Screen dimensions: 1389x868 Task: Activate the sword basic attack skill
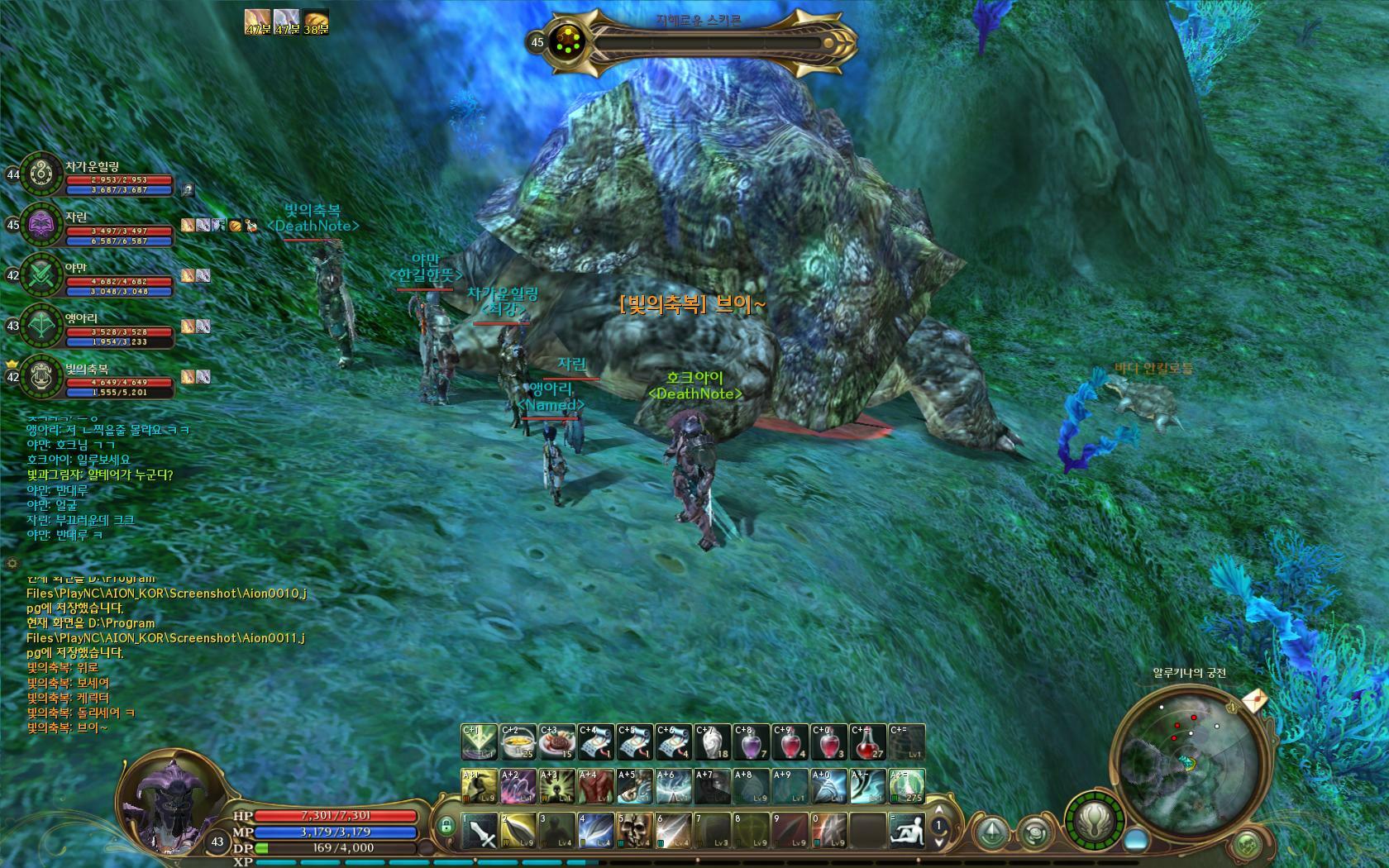[479, 831]
